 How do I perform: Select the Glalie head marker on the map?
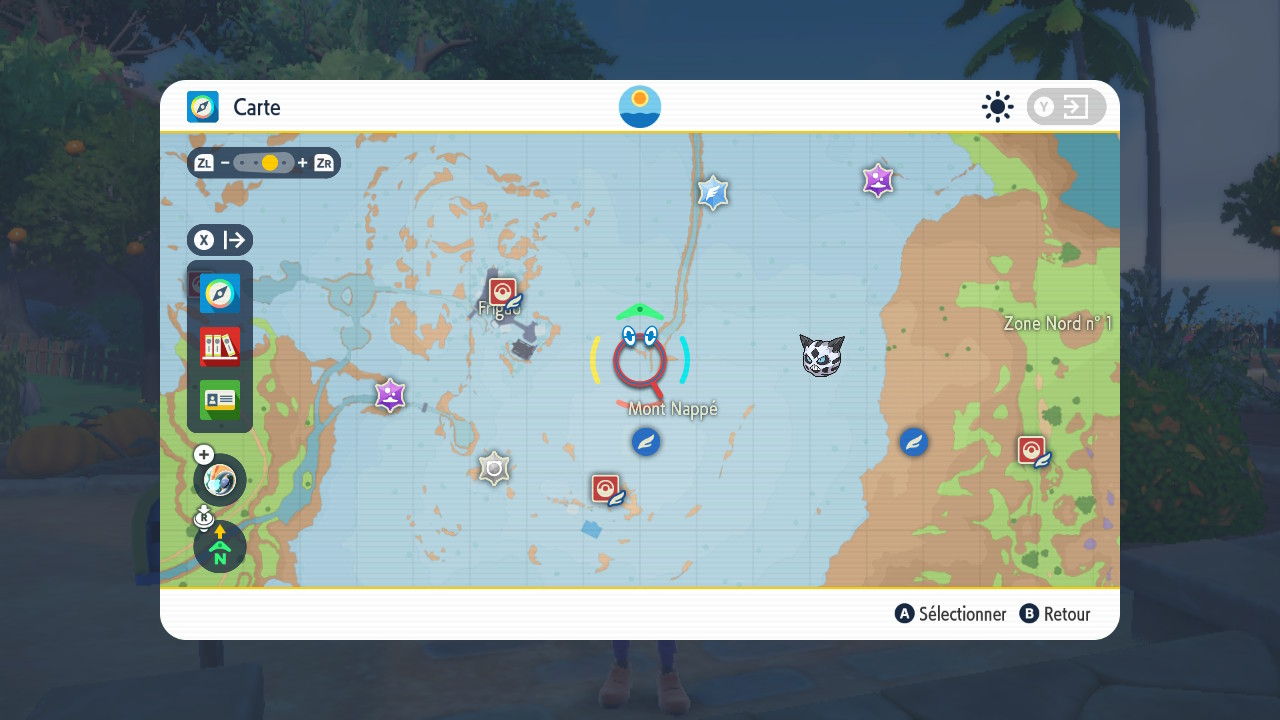coord(822,355)
